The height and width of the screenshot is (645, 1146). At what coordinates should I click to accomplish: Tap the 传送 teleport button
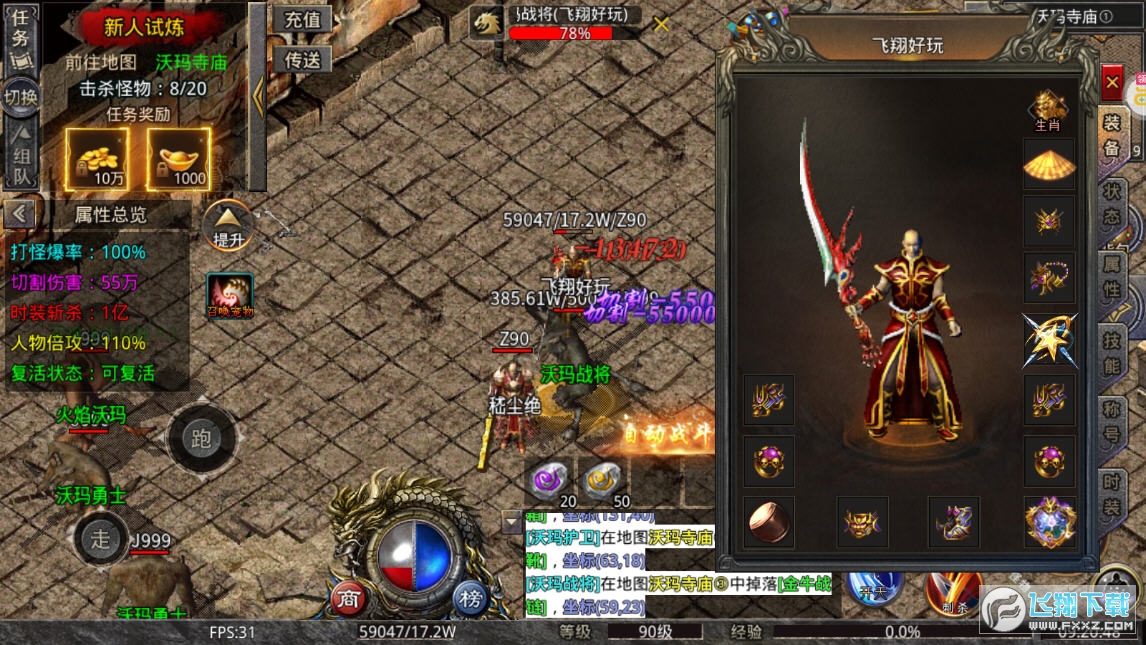tap(302, 60)
